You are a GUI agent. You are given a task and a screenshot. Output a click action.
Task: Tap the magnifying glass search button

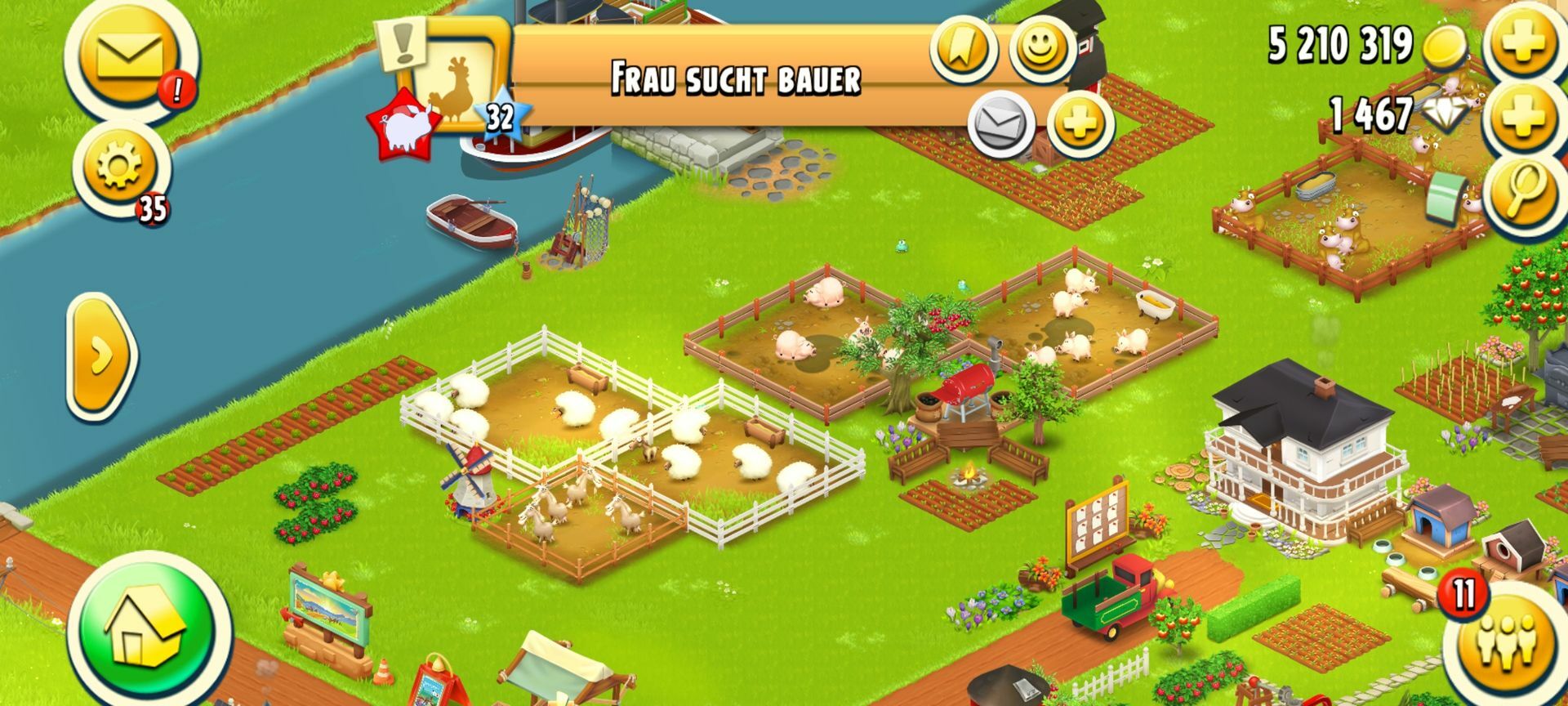pos(1523,191)
